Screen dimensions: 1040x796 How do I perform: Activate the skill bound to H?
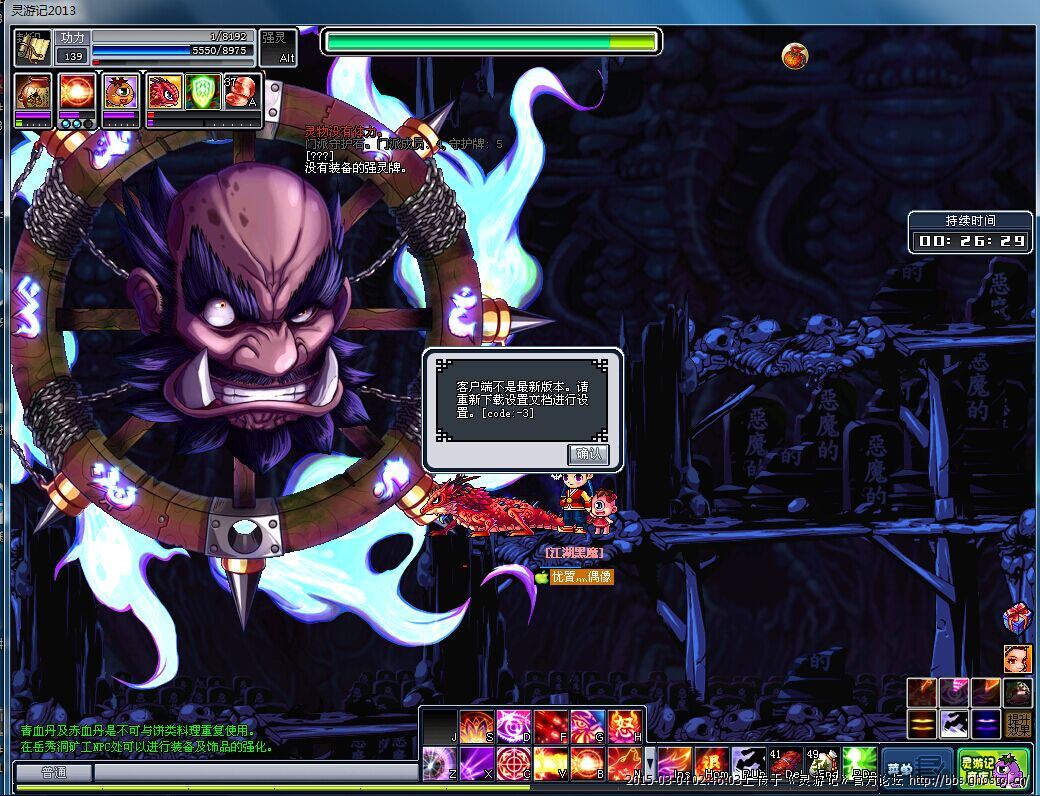[x=625, y=726]
